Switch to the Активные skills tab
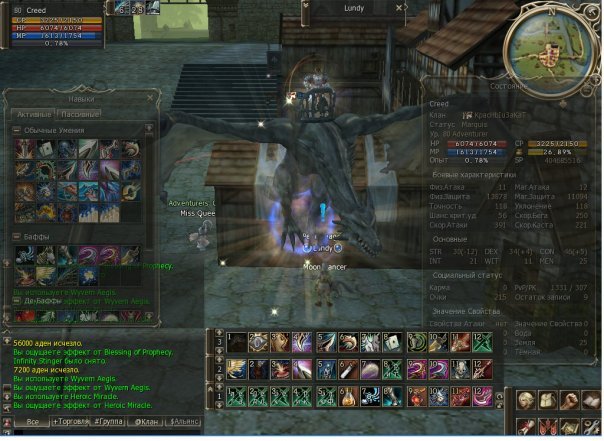Screen dimensions: 604x441 click(33, 113)
